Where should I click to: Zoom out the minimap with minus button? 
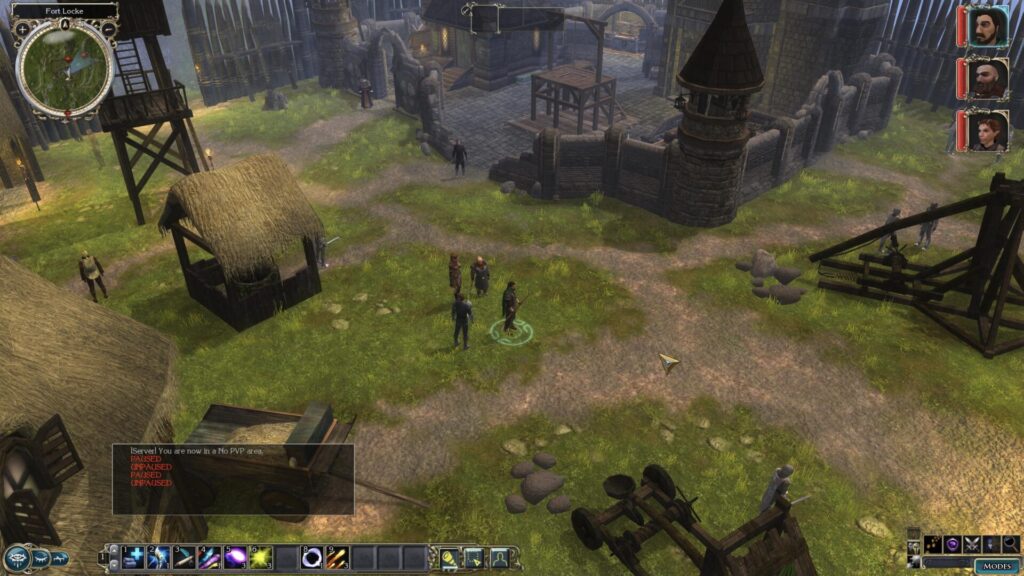click(x=107, y=29)
